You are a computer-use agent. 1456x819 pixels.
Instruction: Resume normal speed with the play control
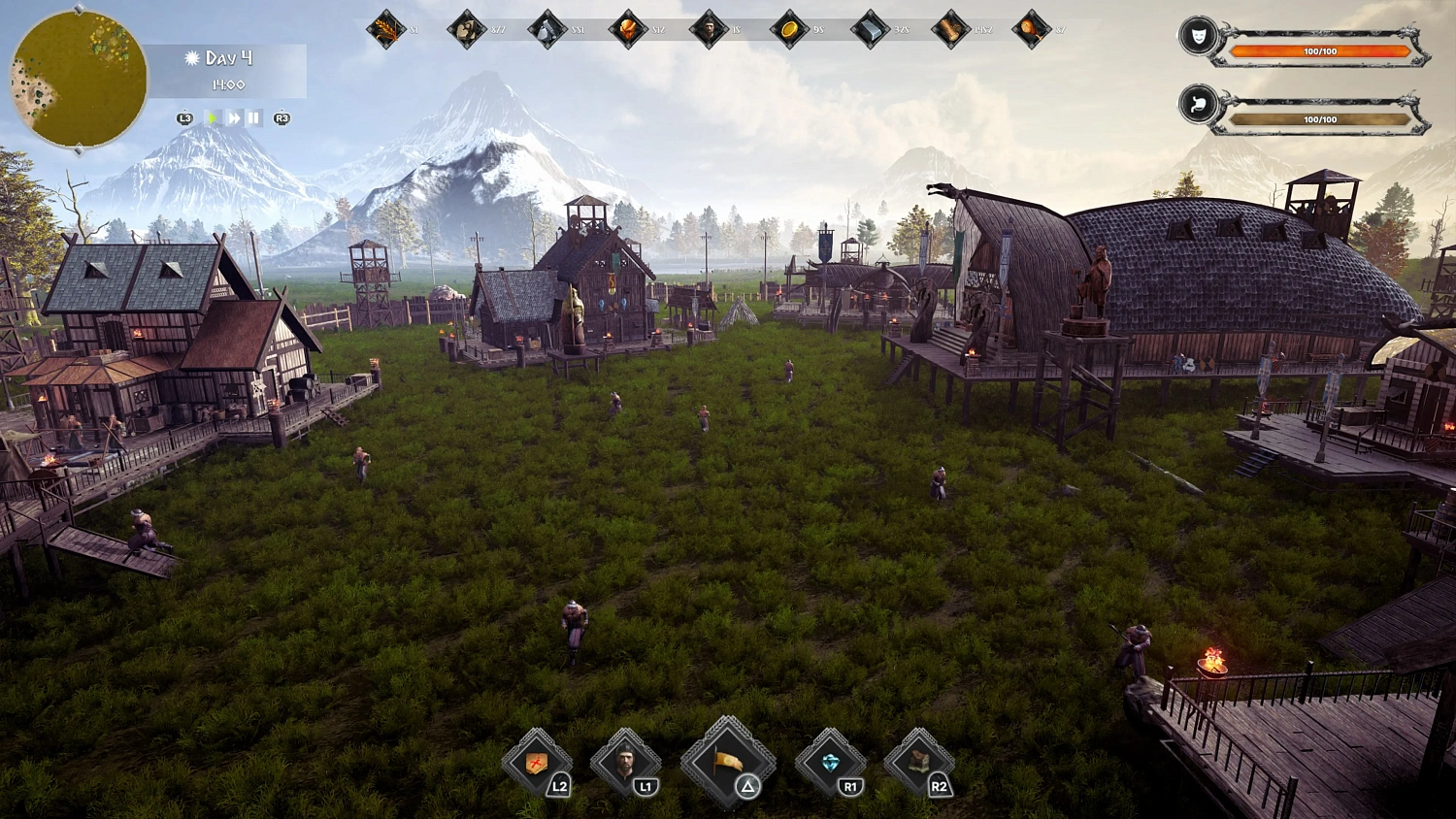212,116
